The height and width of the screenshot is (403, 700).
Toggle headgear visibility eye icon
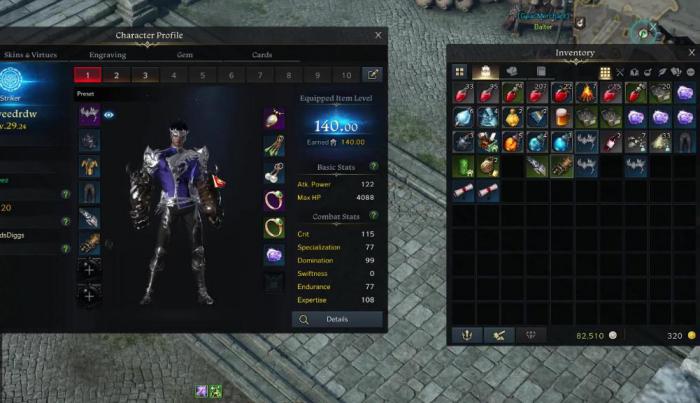click(109, 115)
